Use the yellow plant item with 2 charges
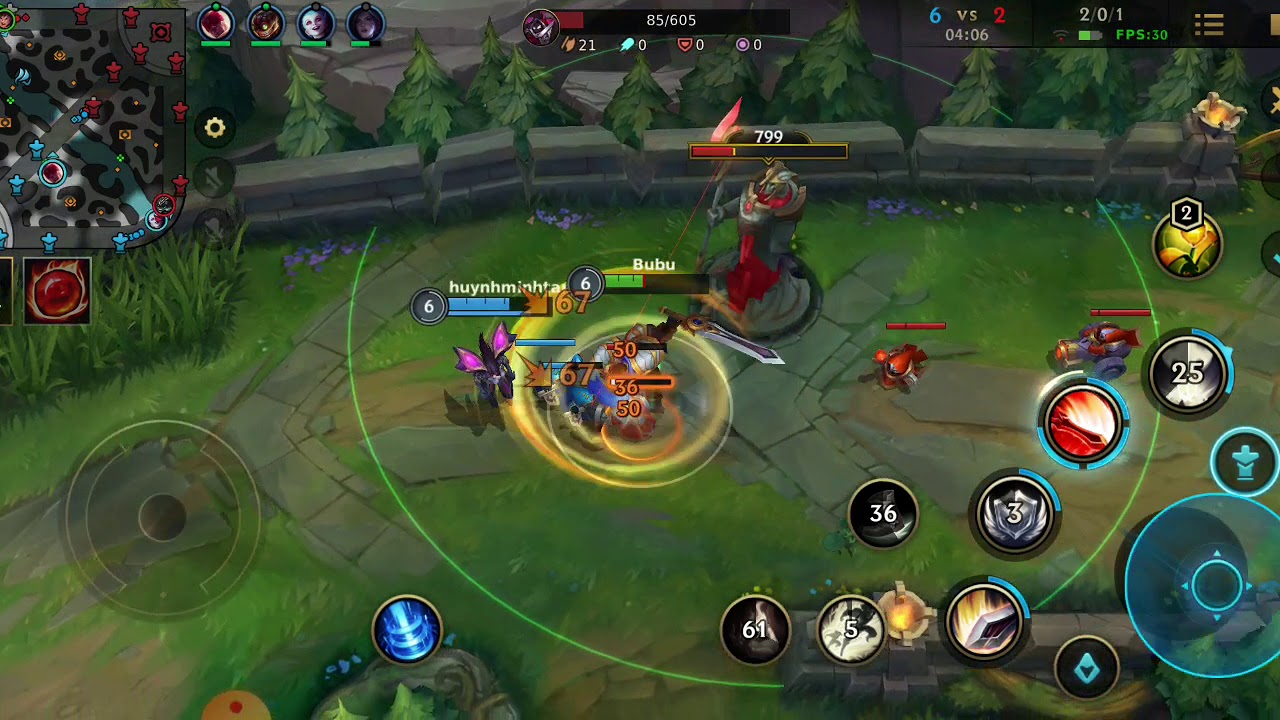The image size is (1280, 720). [1187, 240]
